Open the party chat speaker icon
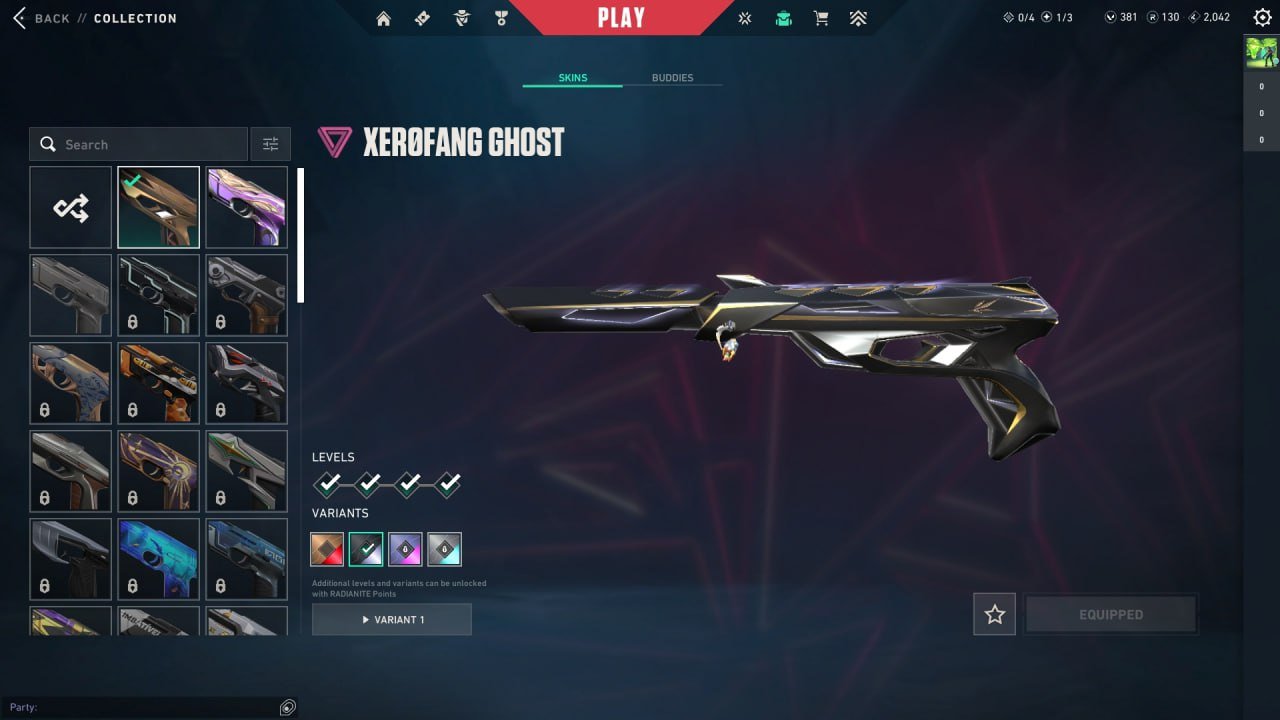The height and width of the screenshot is (720, 1280). click(x=288, y=707)
